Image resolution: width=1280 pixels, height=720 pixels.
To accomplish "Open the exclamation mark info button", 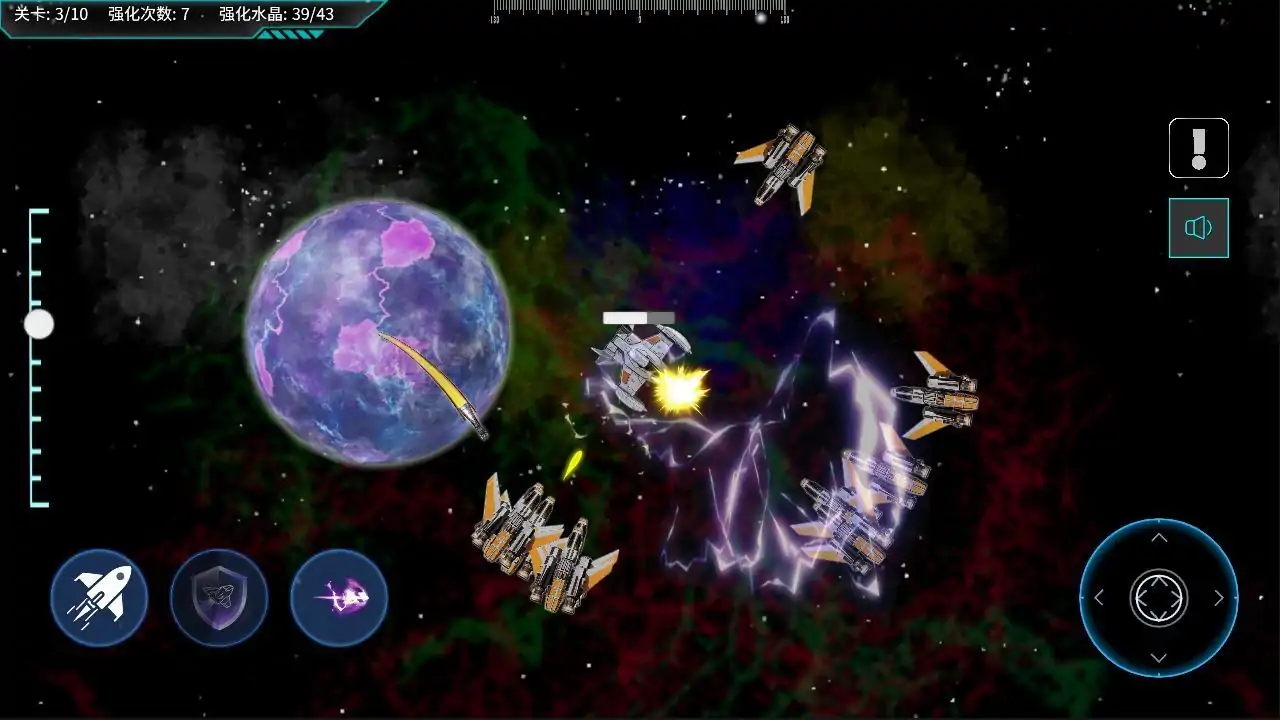I will 1198,148.
